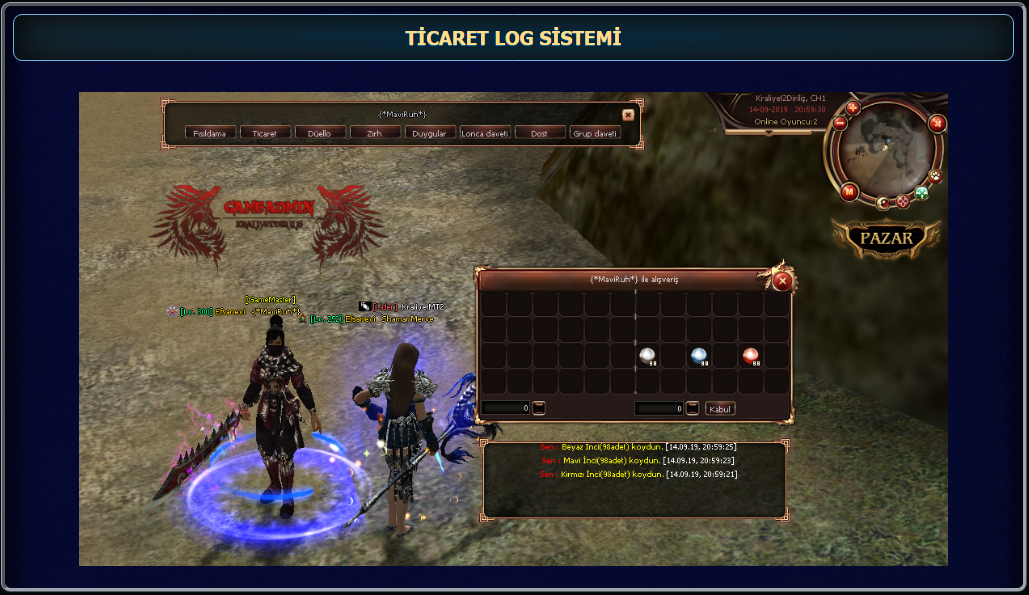Invite to party with Grup daveti
Viewport: 1029px width, 595px height.
coord(595,133)
